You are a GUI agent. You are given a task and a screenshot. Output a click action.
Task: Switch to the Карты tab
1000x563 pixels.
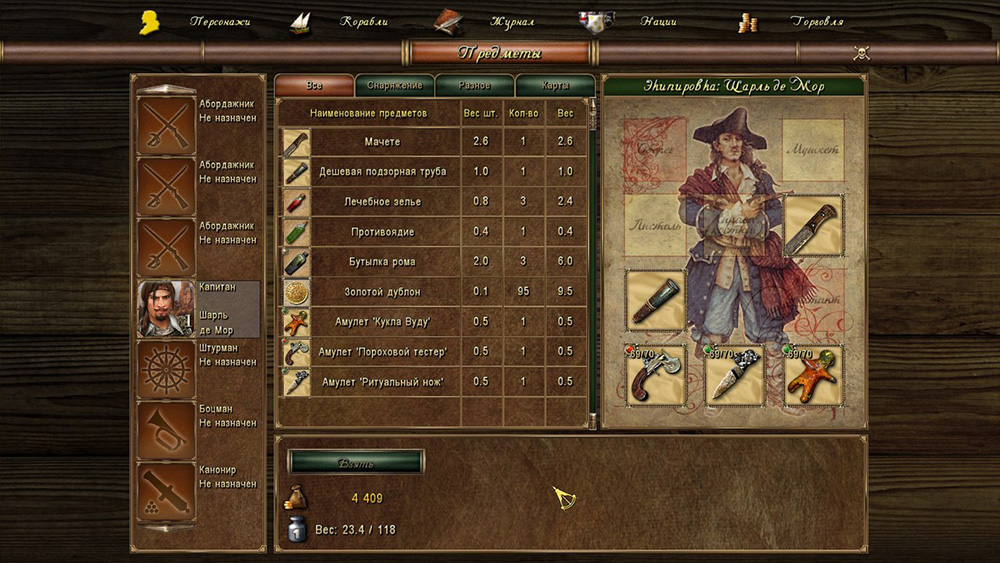pos(555,86)
